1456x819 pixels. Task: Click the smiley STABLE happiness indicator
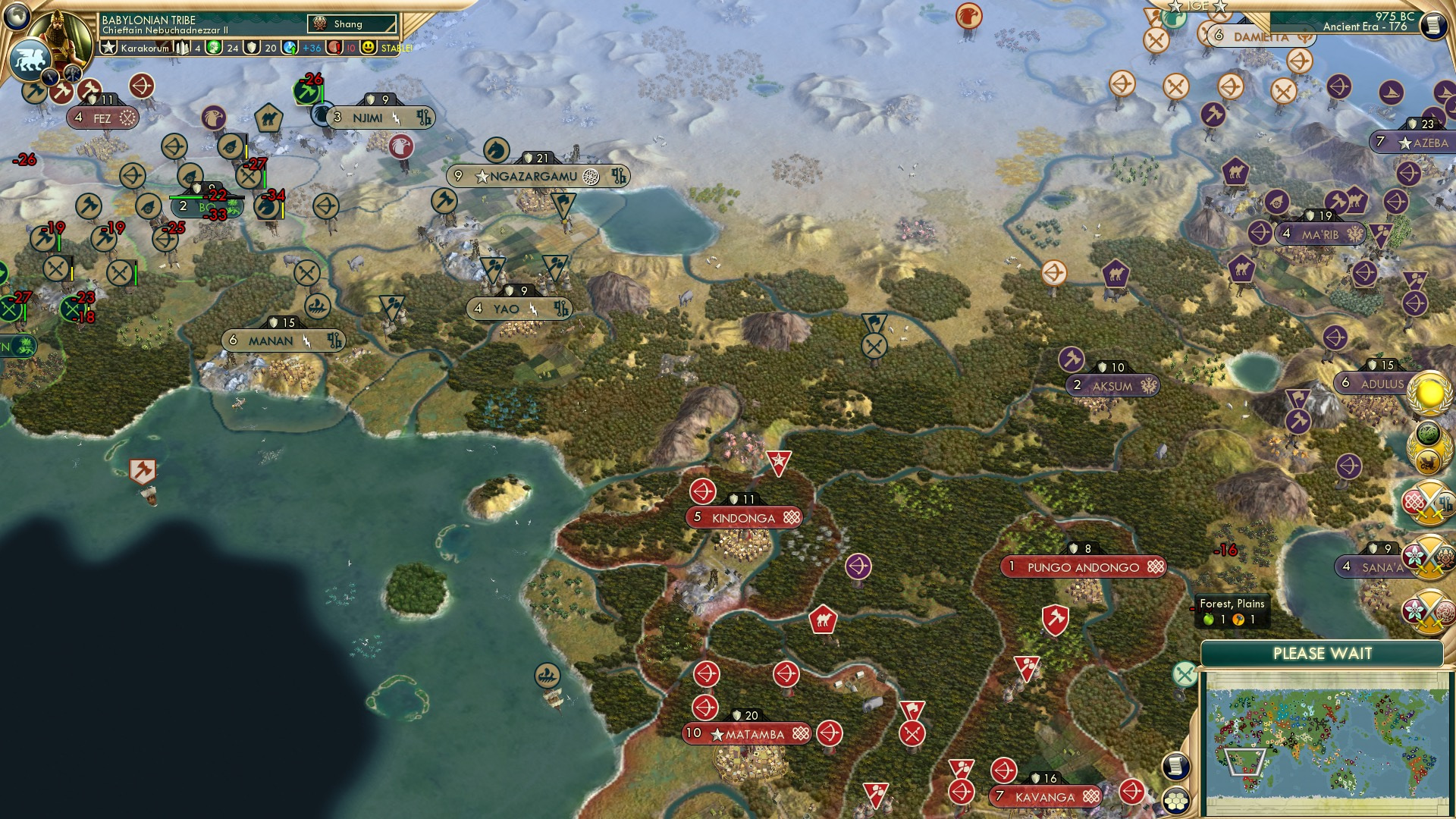coord(369,48)
